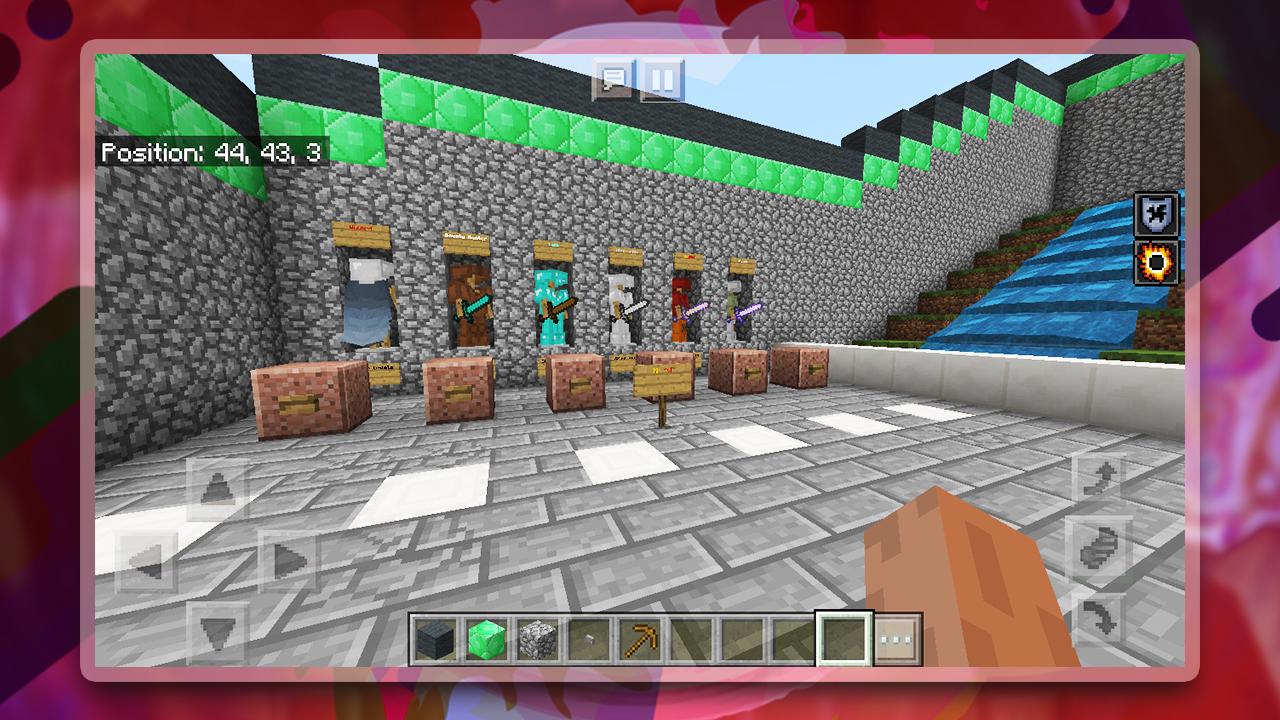Select the golden pickaxe hotbar slot
The height and width of the screenshot is (720, 1280).
click(x=641, y=638)
